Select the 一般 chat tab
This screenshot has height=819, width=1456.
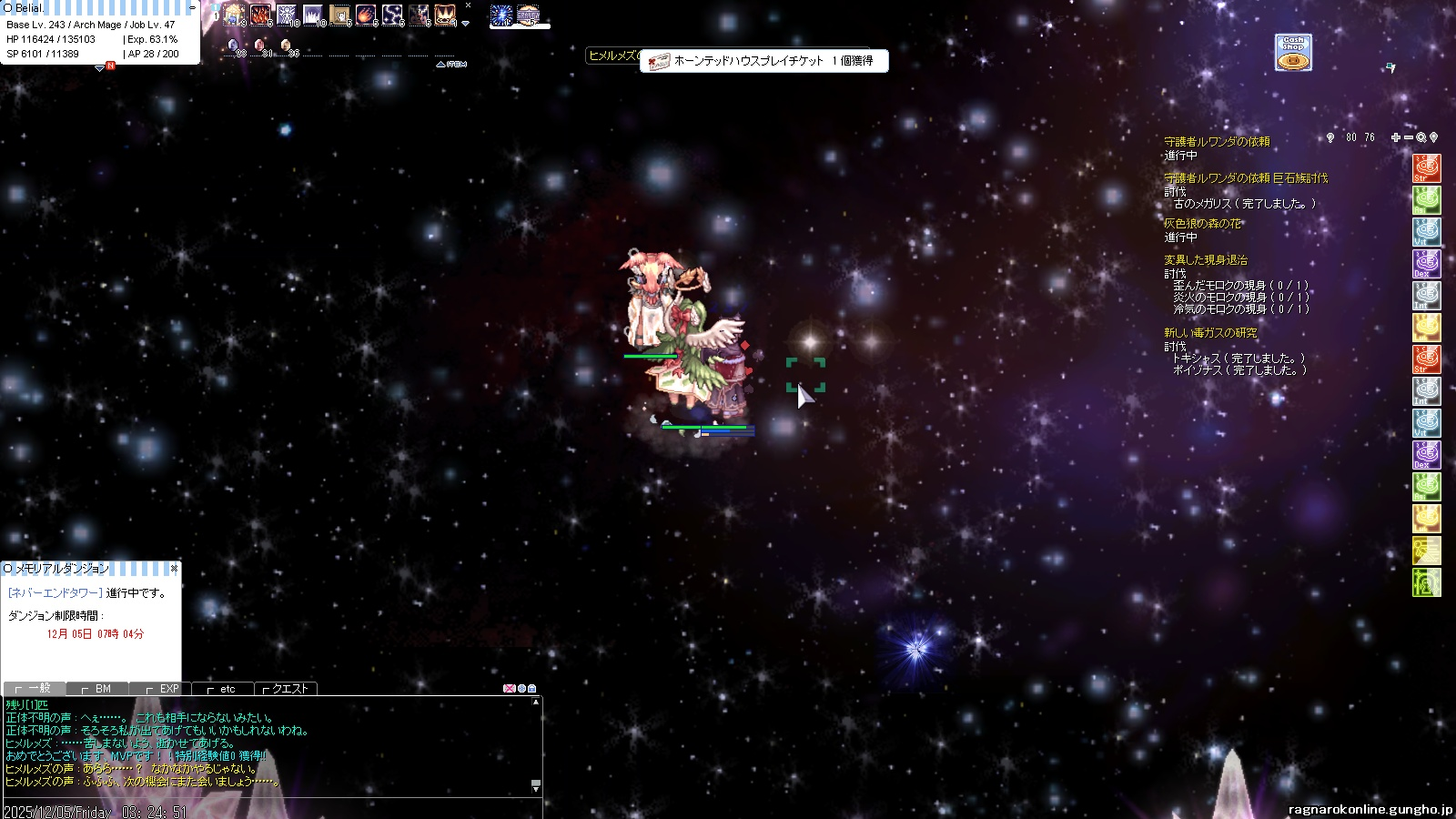[x=35, y=689]
